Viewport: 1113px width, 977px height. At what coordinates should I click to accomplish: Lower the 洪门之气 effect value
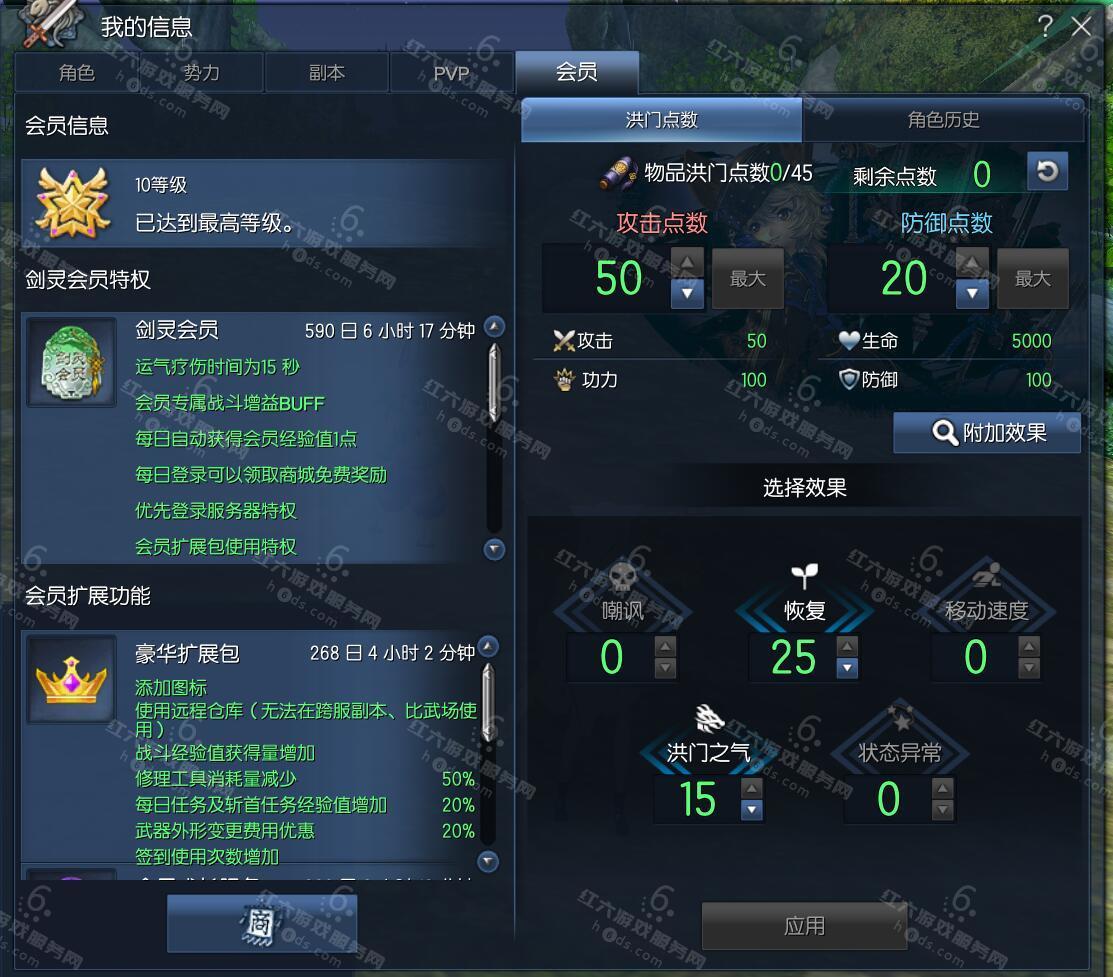(x=752, y=810)
